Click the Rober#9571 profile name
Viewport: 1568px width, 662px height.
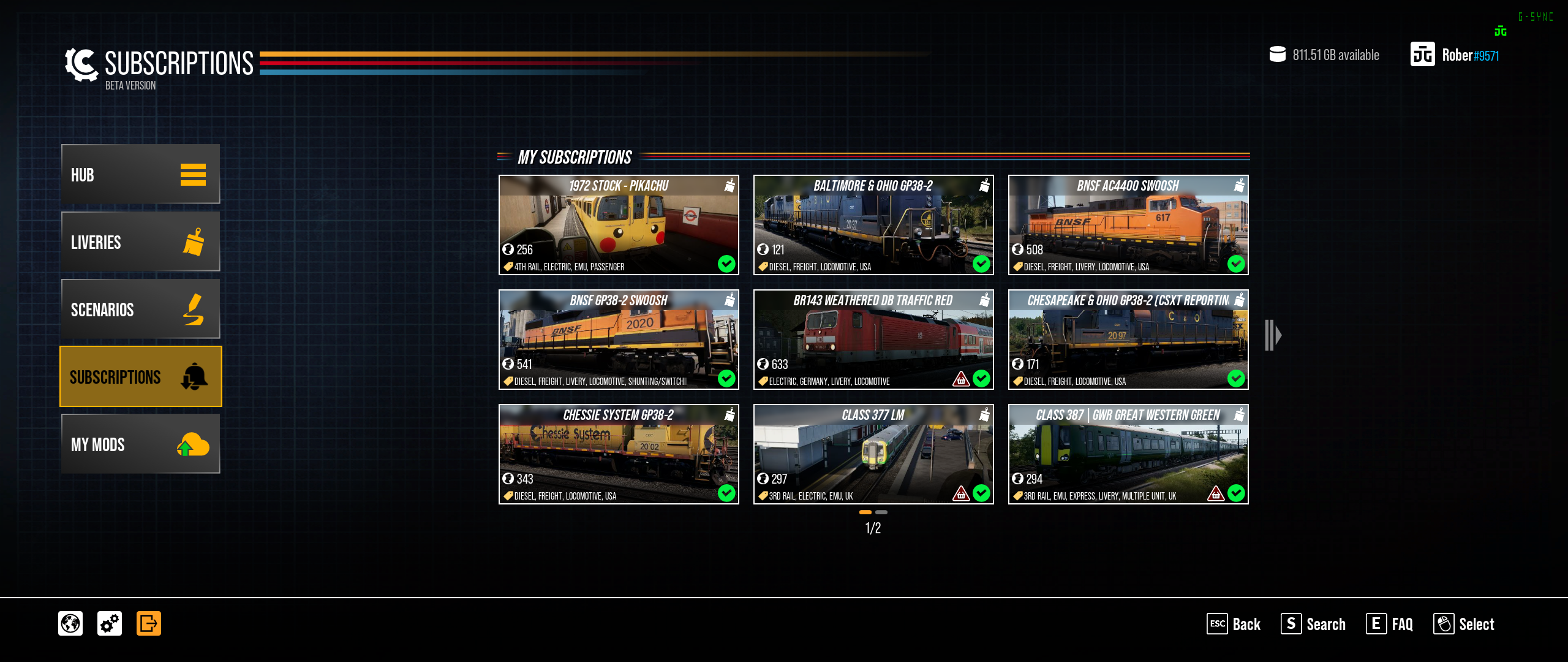tap(1470, 55)
